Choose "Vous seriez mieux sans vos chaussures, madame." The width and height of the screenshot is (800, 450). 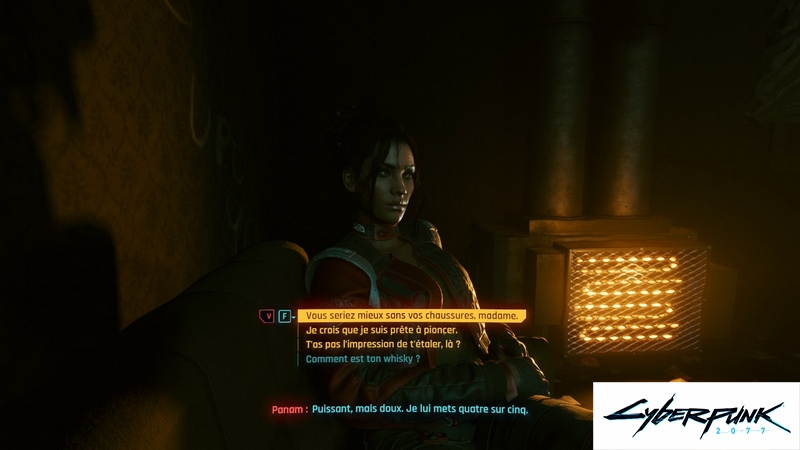click(412, 316)
